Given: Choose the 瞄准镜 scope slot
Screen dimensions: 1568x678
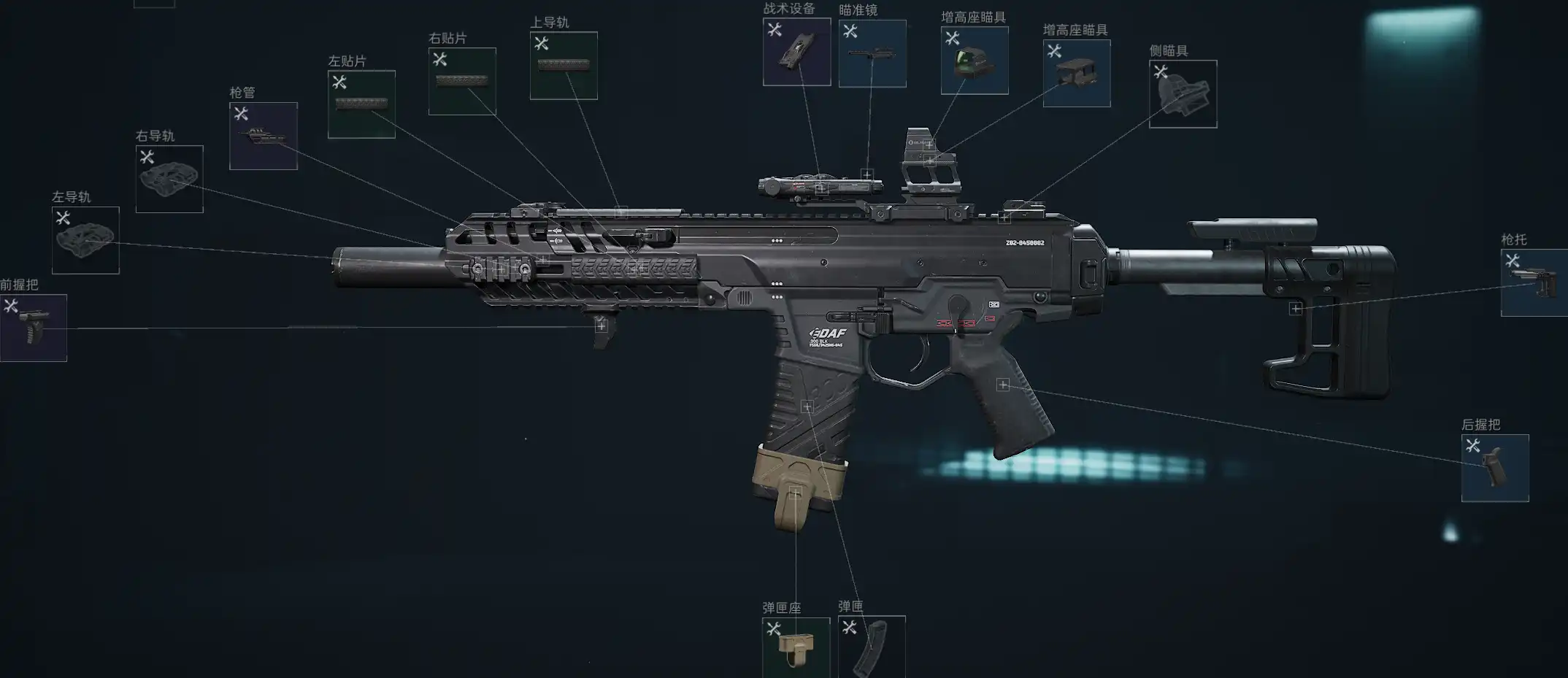Looking at the screenshot, I should point(872,53).
